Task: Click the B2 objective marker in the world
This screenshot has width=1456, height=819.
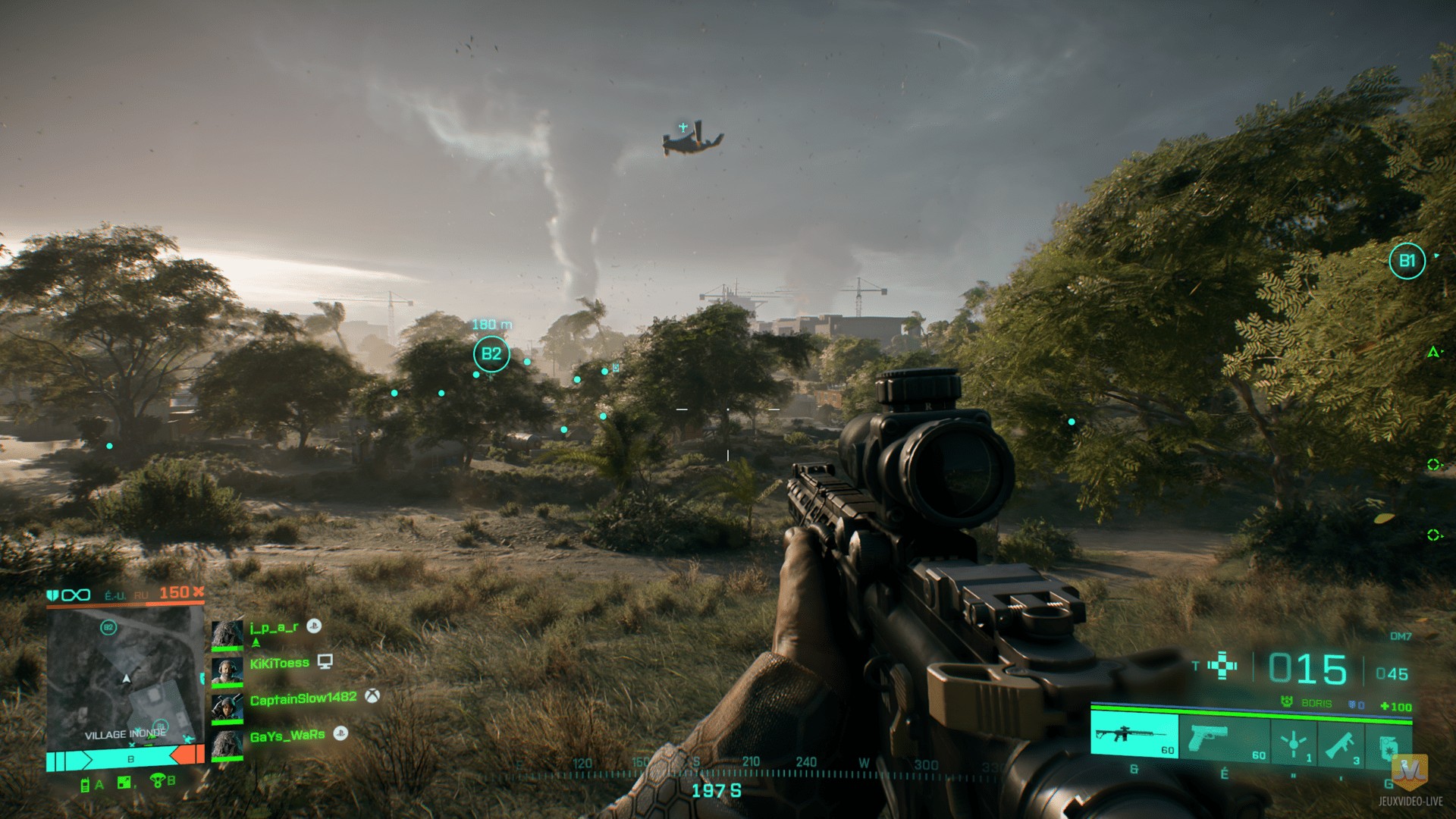Action: tap(491, 354)
